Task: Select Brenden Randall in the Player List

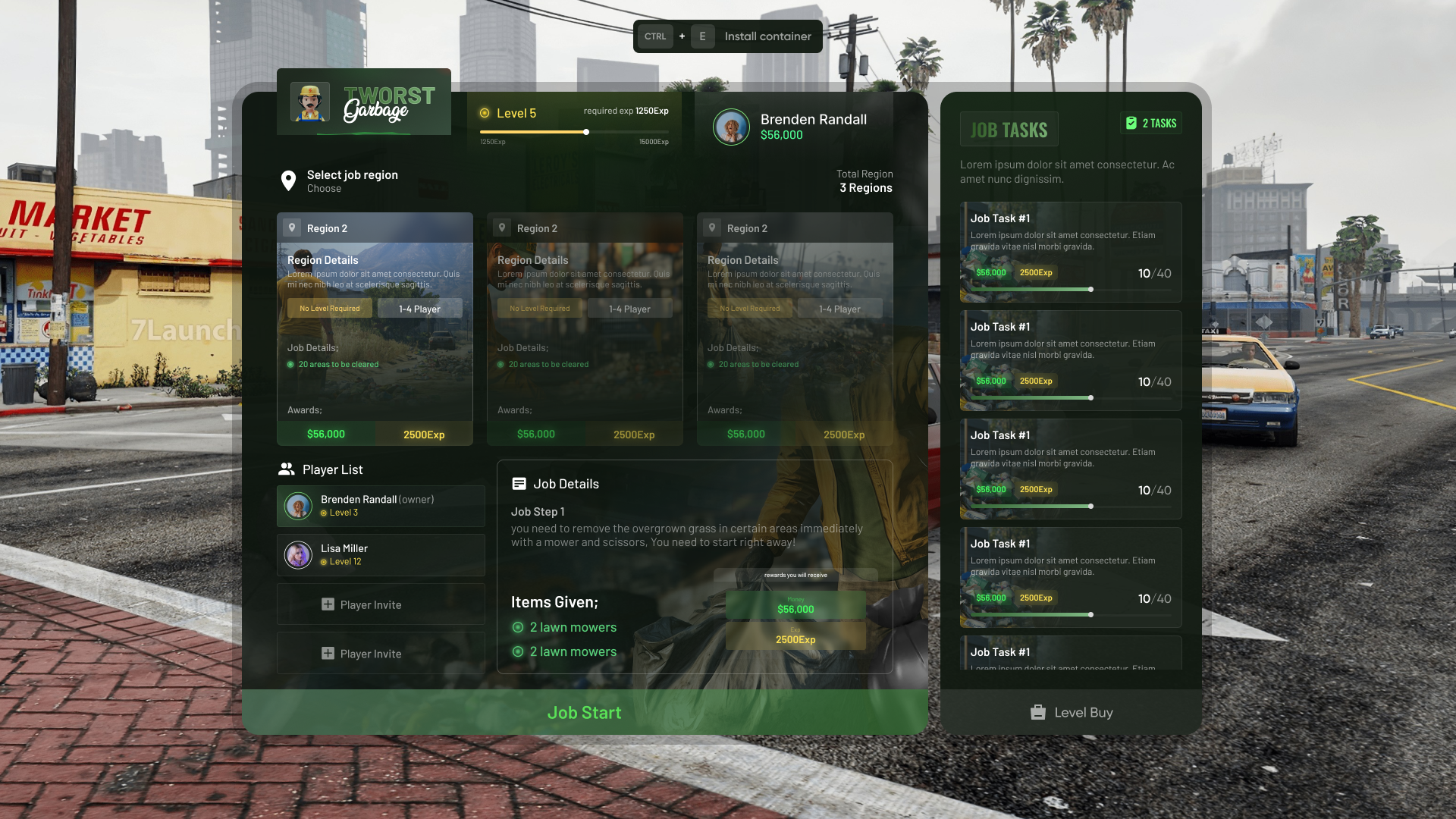Action: [x=380, y=506]
